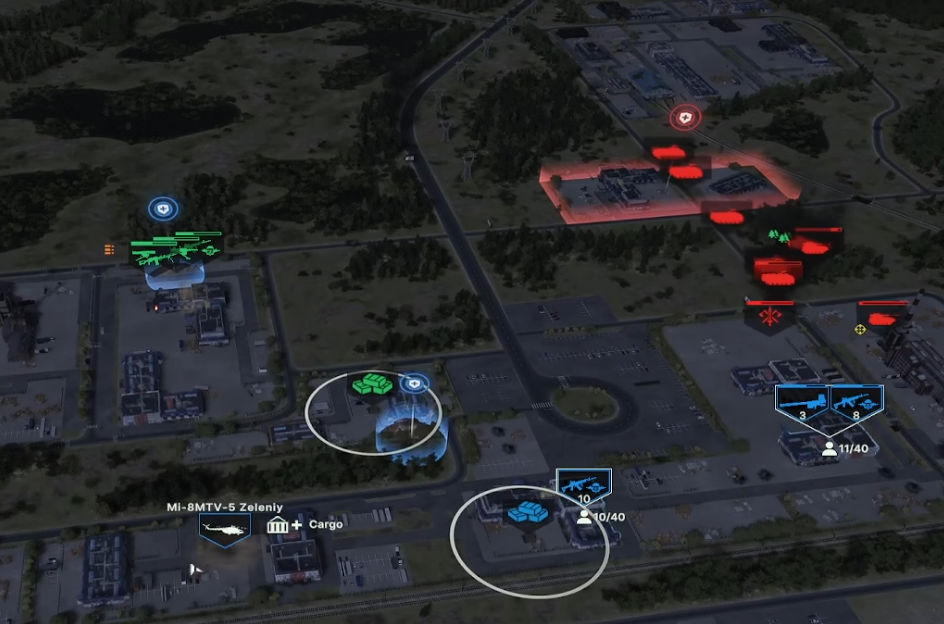Select the green allied infantry group marker
This screenshot has height=624, width=944.
[x=176, y=248]
